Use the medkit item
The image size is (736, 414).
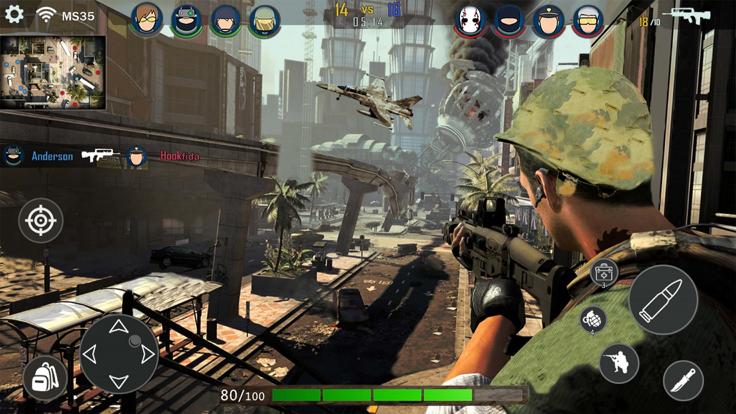click(603, 273)
